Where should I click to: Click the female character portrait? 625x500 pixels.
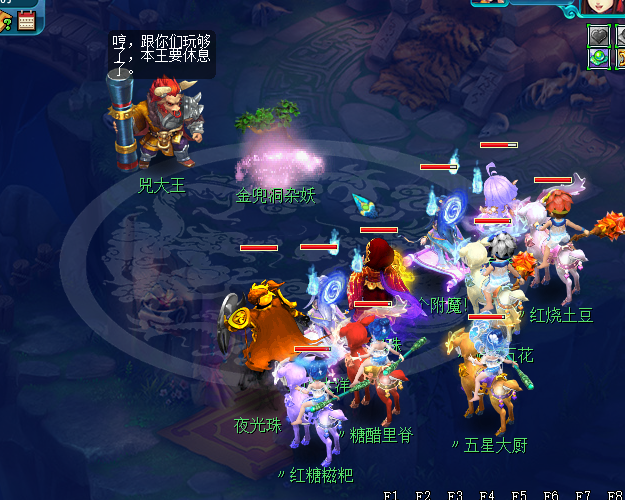pyautogui.click(x=605, y=6)
